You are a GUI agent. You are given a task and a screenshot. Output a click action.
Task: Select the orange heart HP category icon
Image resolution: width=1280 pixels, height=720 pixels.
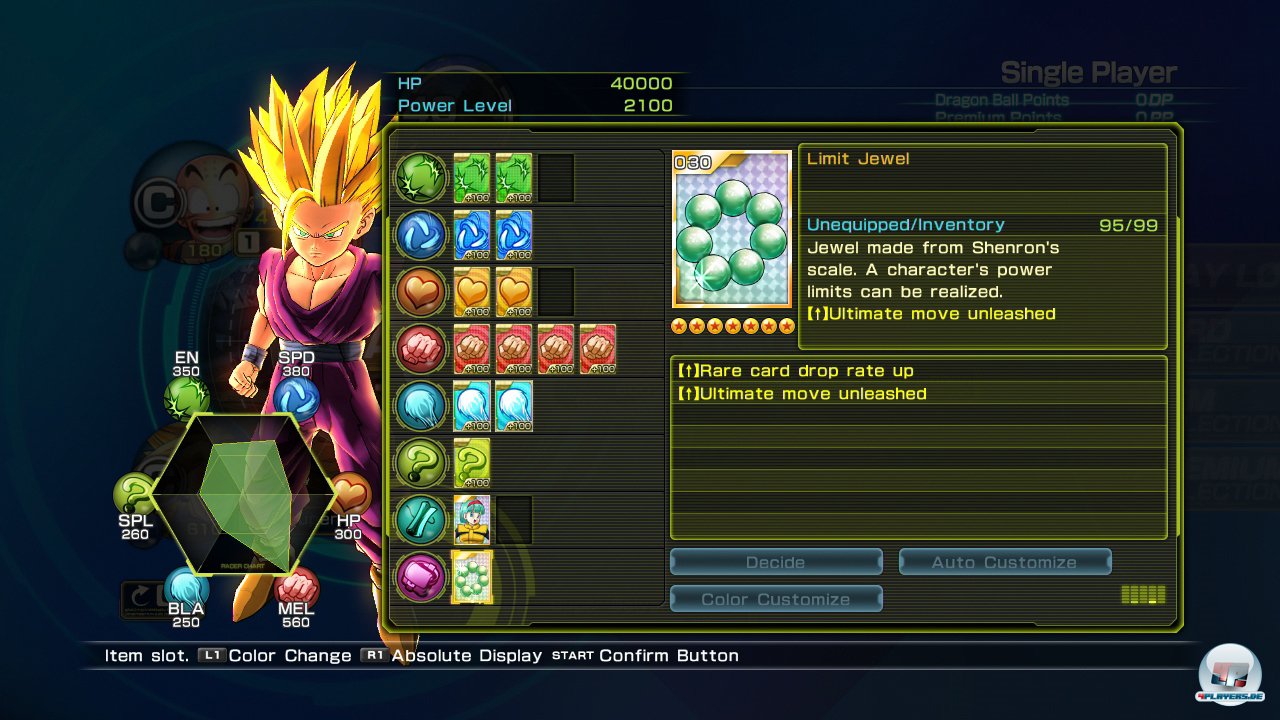click(420, 291)
